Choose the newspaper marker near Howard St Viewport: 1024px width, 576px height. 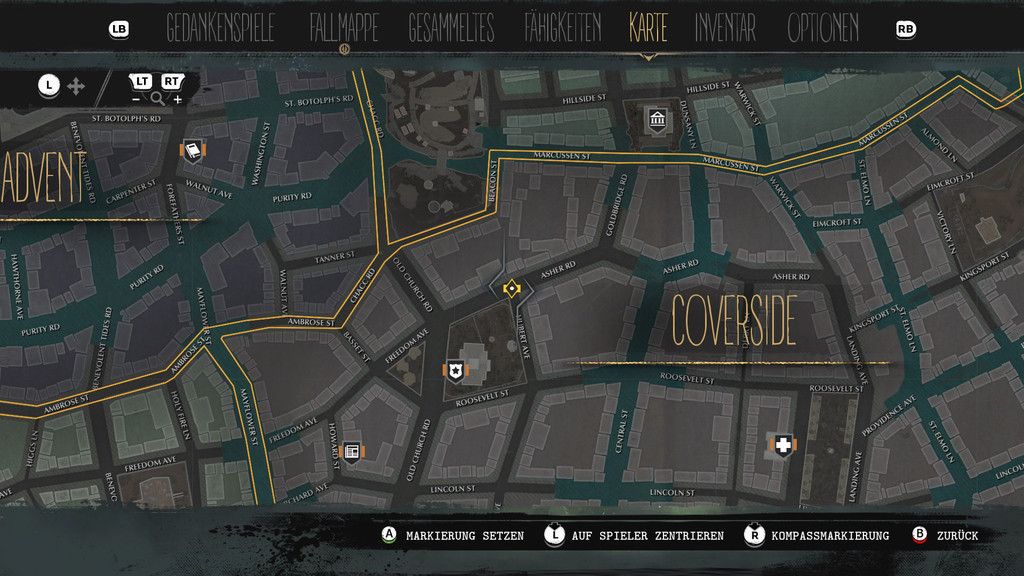click(351, 452)
